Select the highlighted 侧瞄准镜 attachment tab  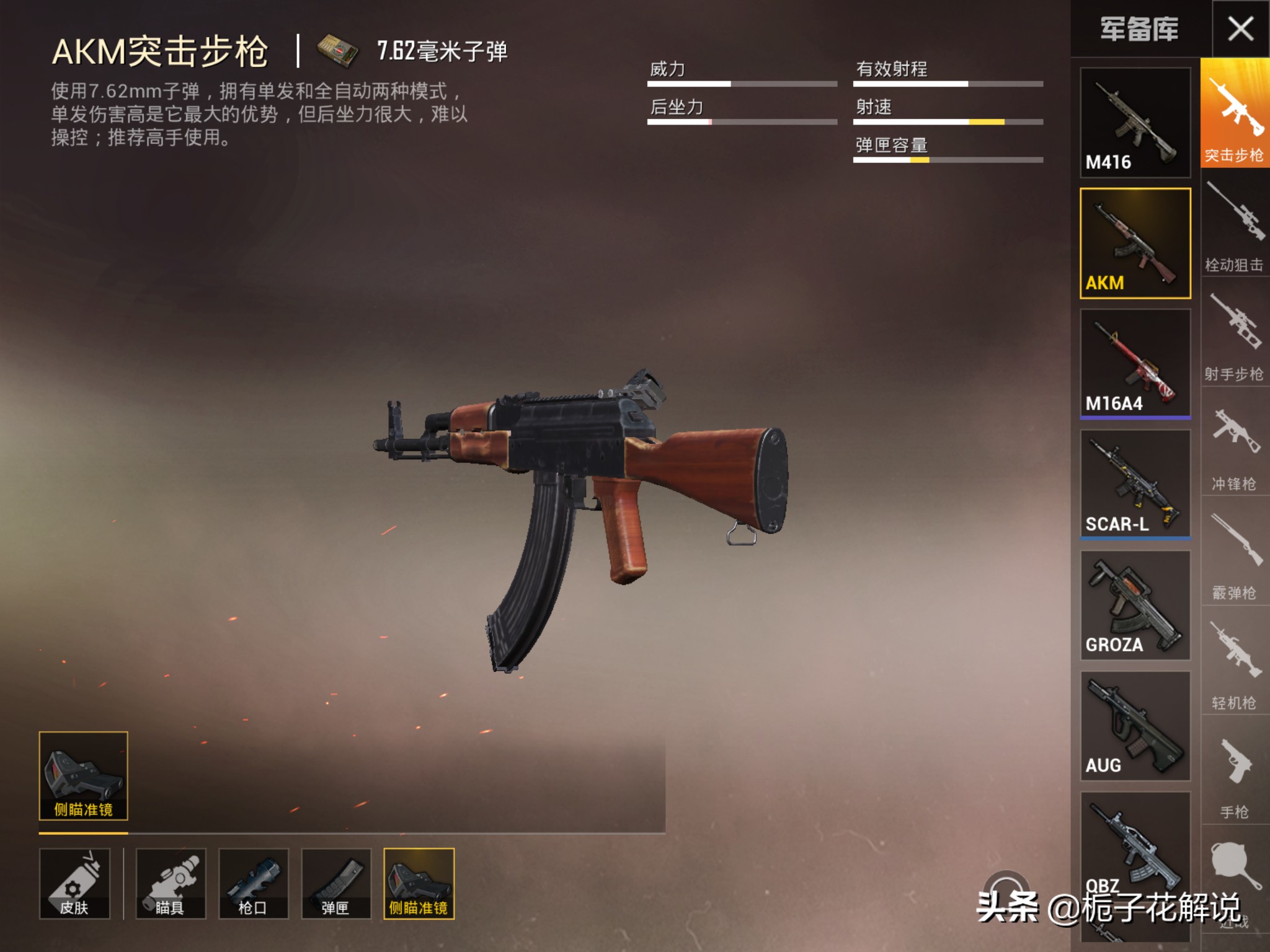click(419, 883)
